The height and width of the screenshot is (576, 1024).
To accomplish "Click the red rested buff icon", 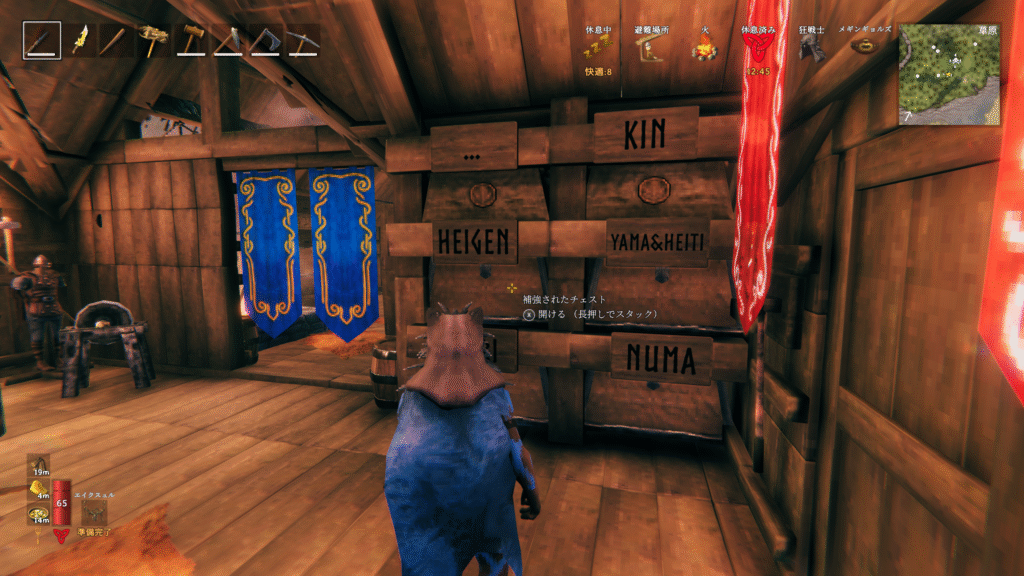I will tap(756, 50).
